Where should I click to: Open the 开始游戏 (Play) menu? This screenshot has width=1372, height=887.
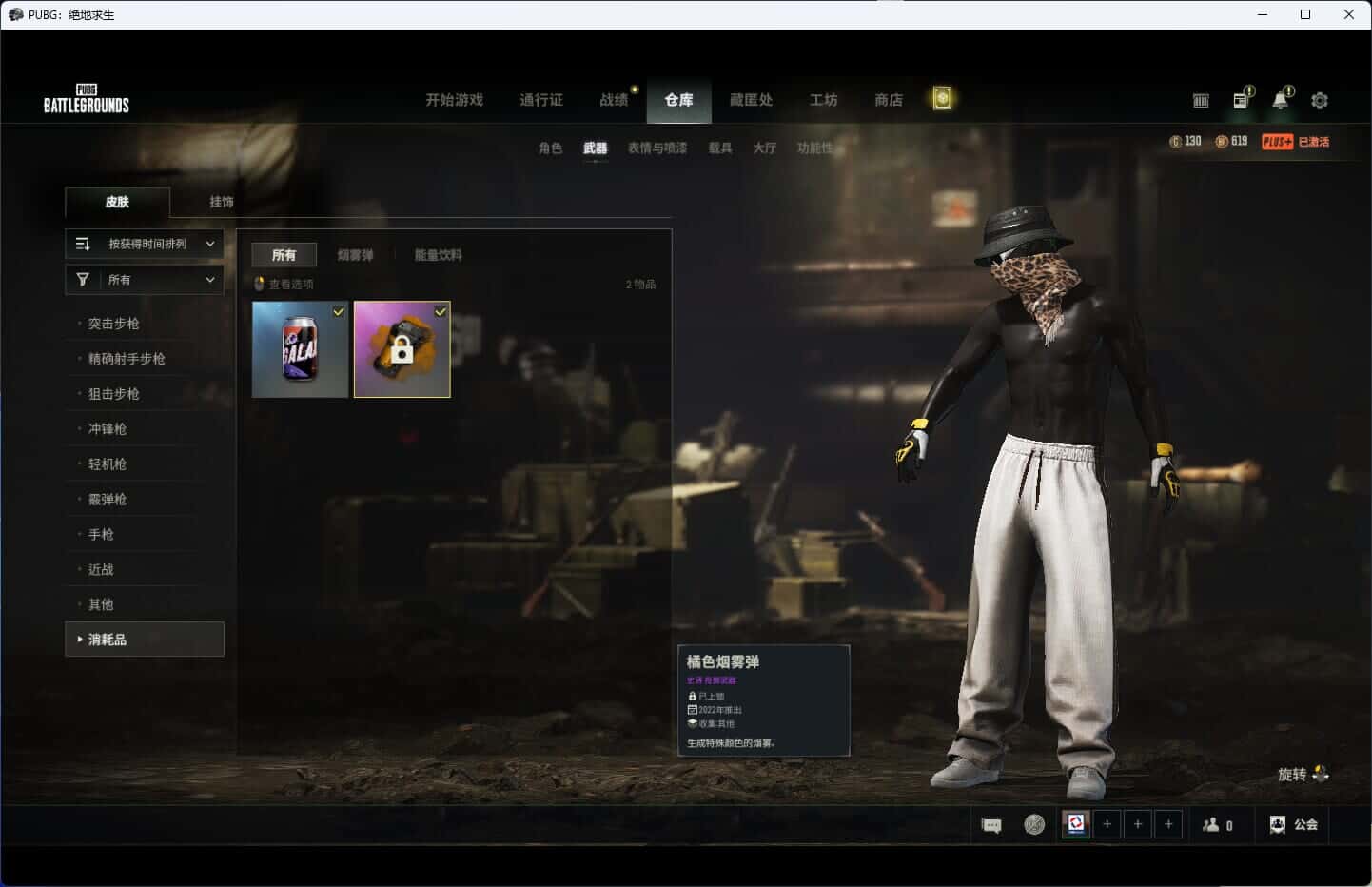[x=454, y=100]
